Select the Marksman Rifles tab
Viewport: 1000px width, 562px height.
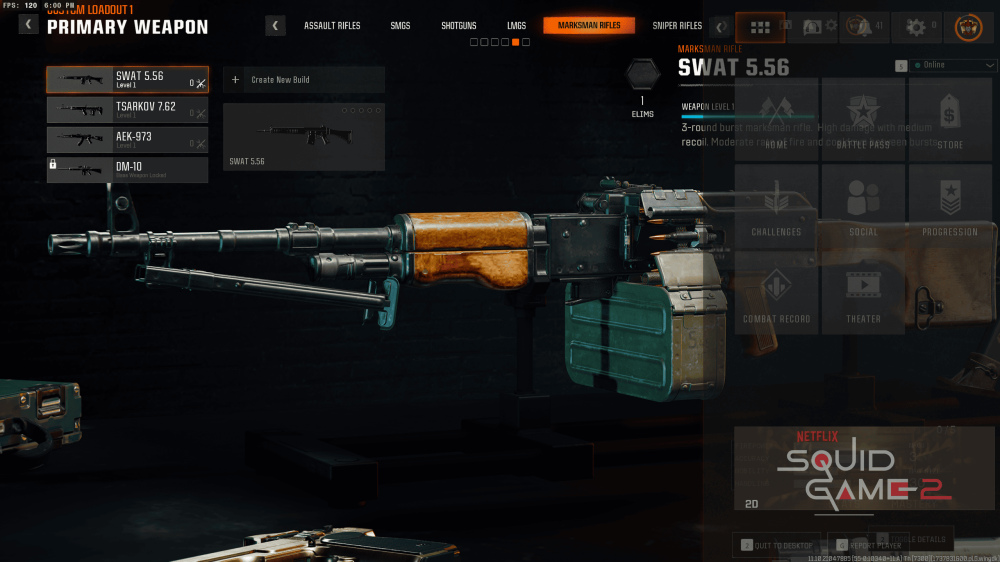tap(589, 26)
